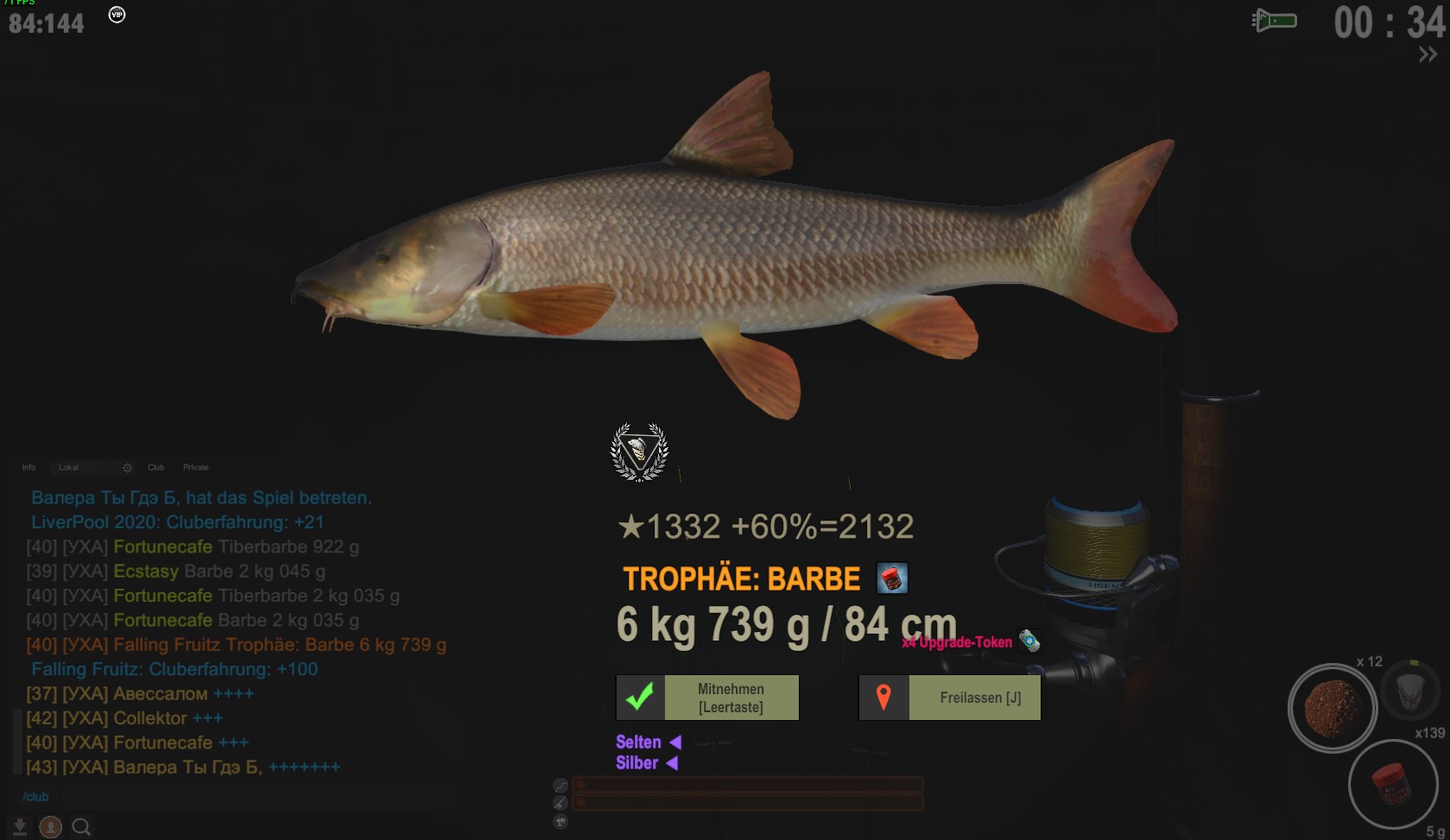Click the download arrow icon below chat
The height and width of the screenshot is (840, 1450).
pyautogui.click(x=20, y=827)
